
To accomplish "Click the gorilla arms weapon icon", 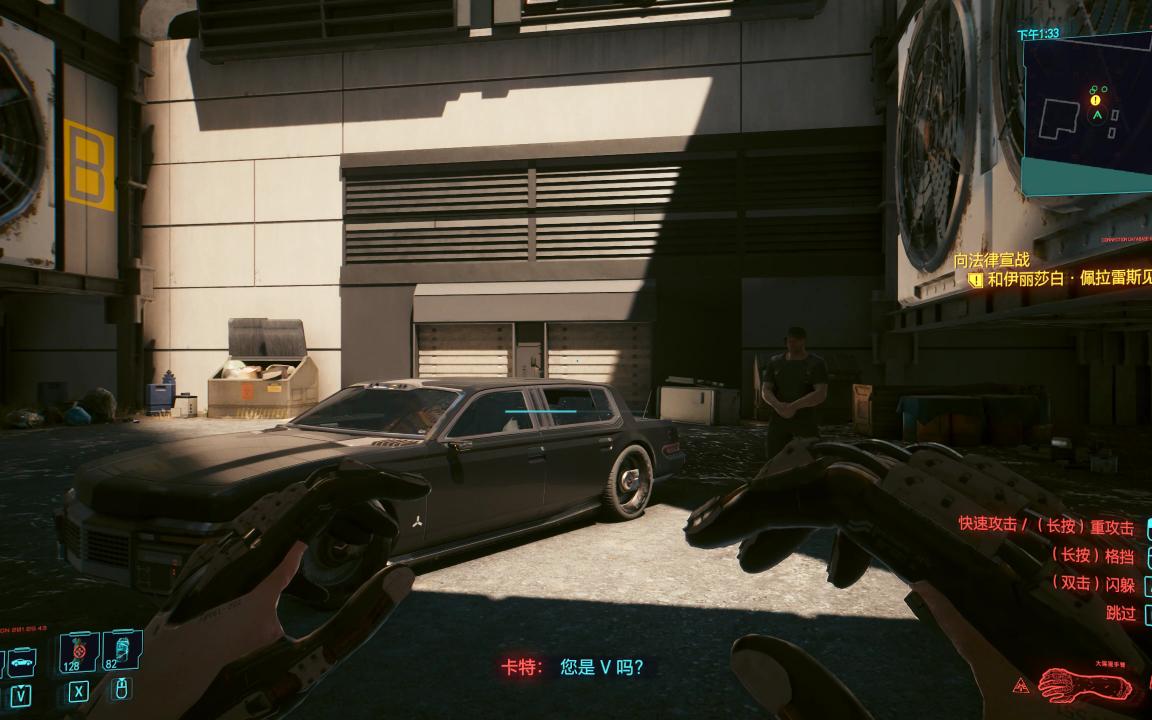I will [x=1083, y=685].
